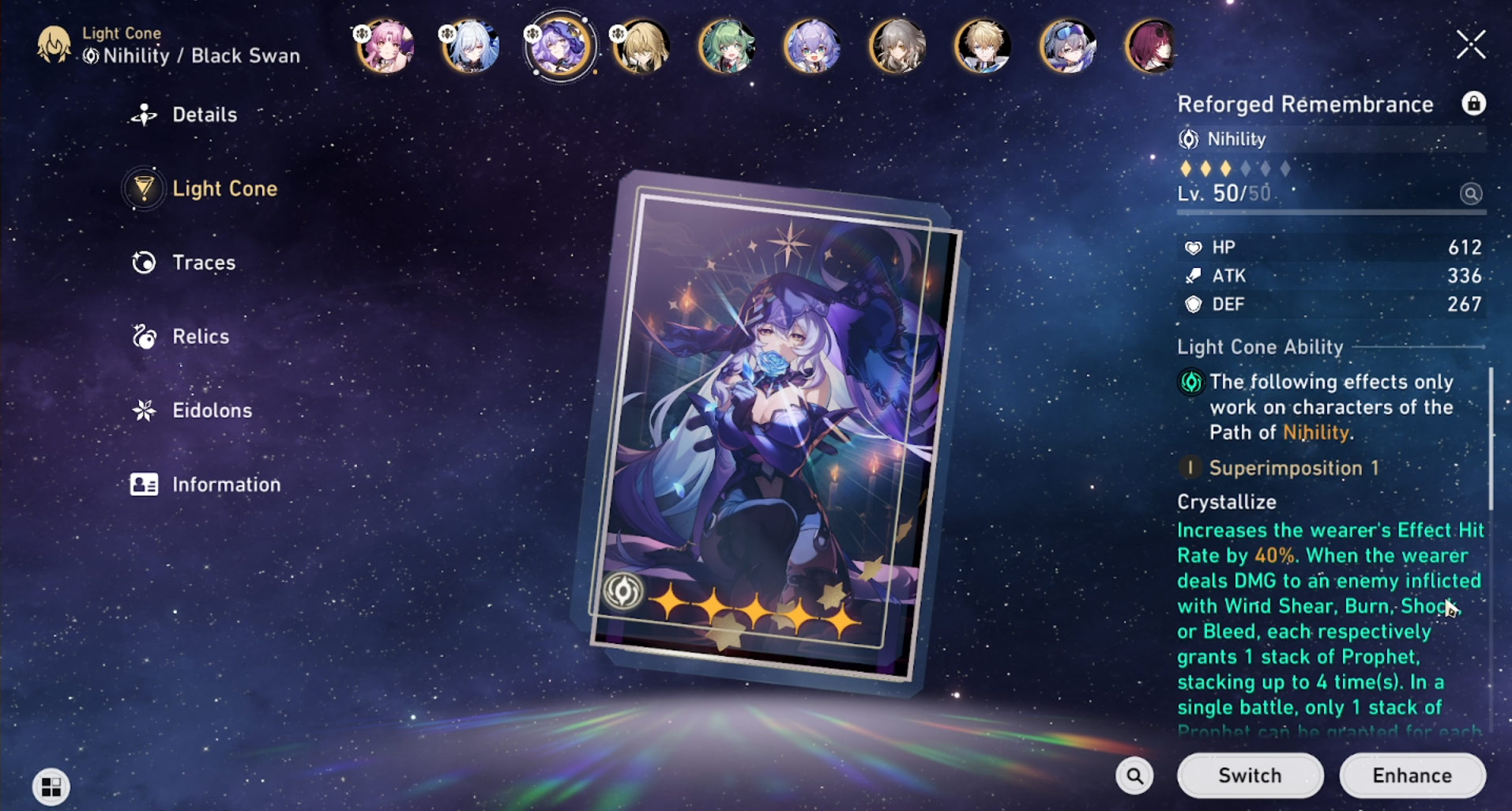This screenshot has width=1512, height=811.
Task: Open the level detail magnifier beside Lv. 50/50
Action: tap(1470, 194)
